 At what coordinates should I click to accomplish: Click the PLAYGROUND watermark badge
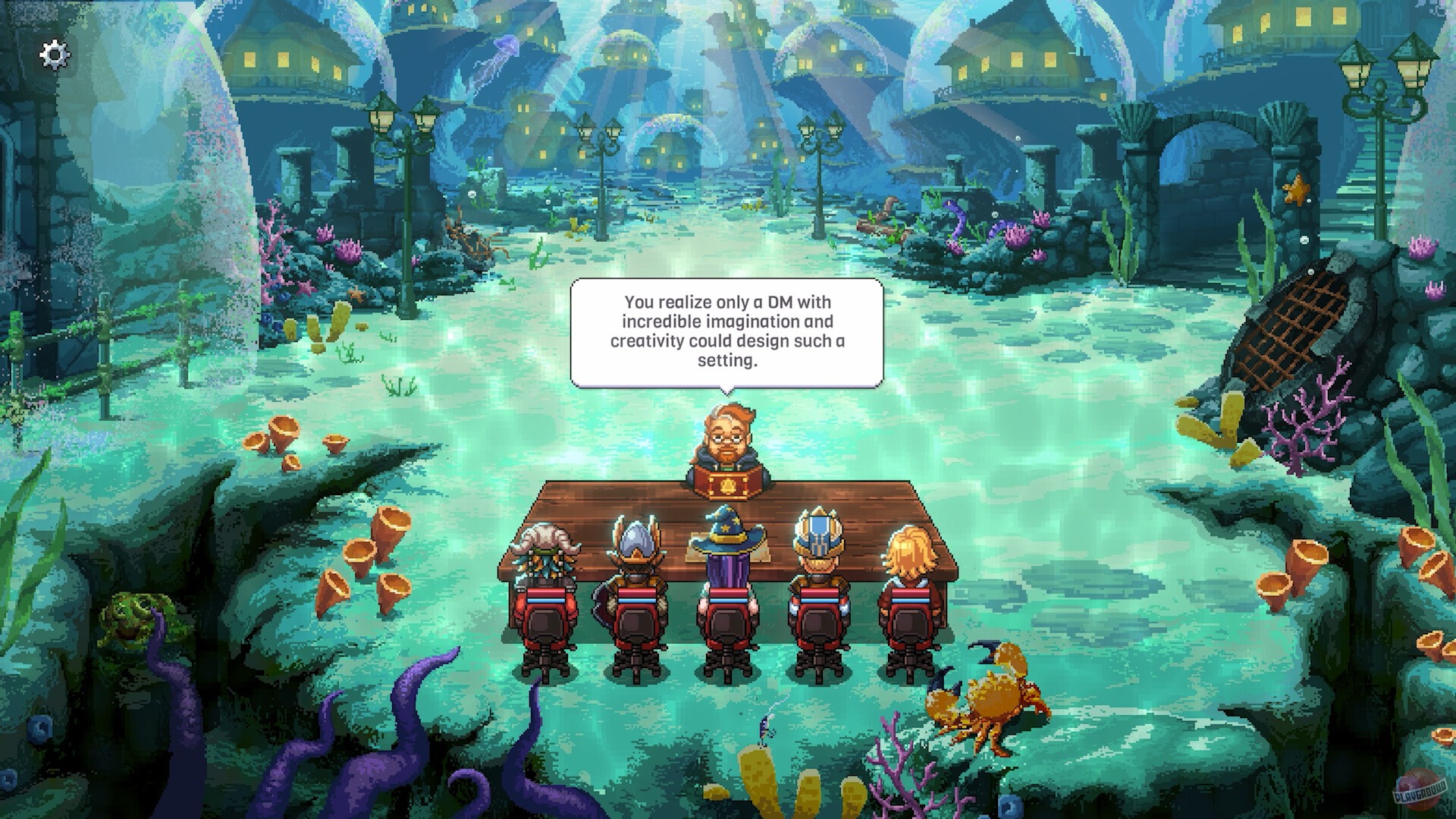tap(1420, 791)
